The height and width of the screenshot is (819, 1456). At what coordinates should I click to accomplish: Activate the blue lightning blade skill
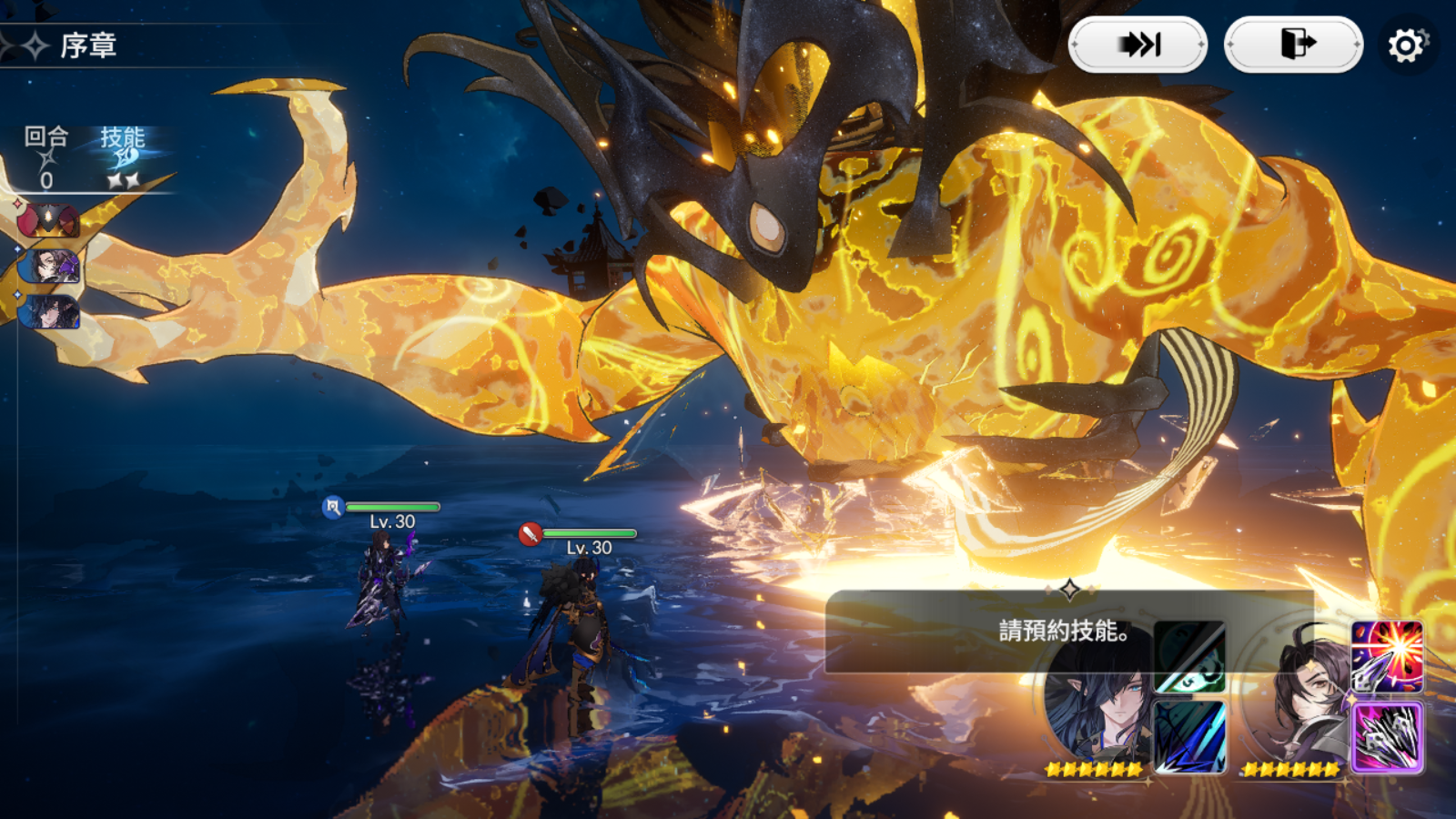point(1189,737)
